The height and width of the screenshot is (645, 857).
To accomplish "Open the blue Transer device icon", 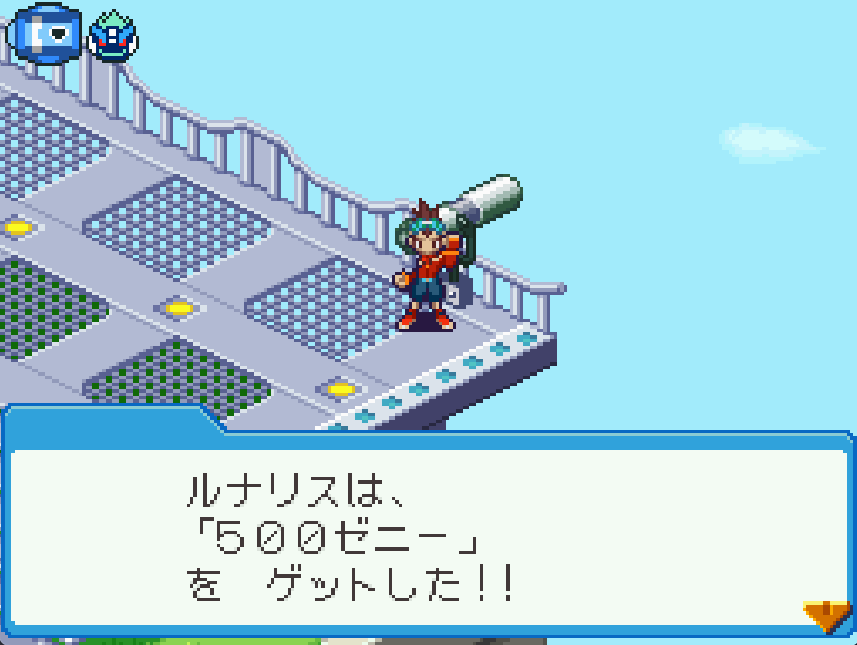I will [x=44, y=35].
